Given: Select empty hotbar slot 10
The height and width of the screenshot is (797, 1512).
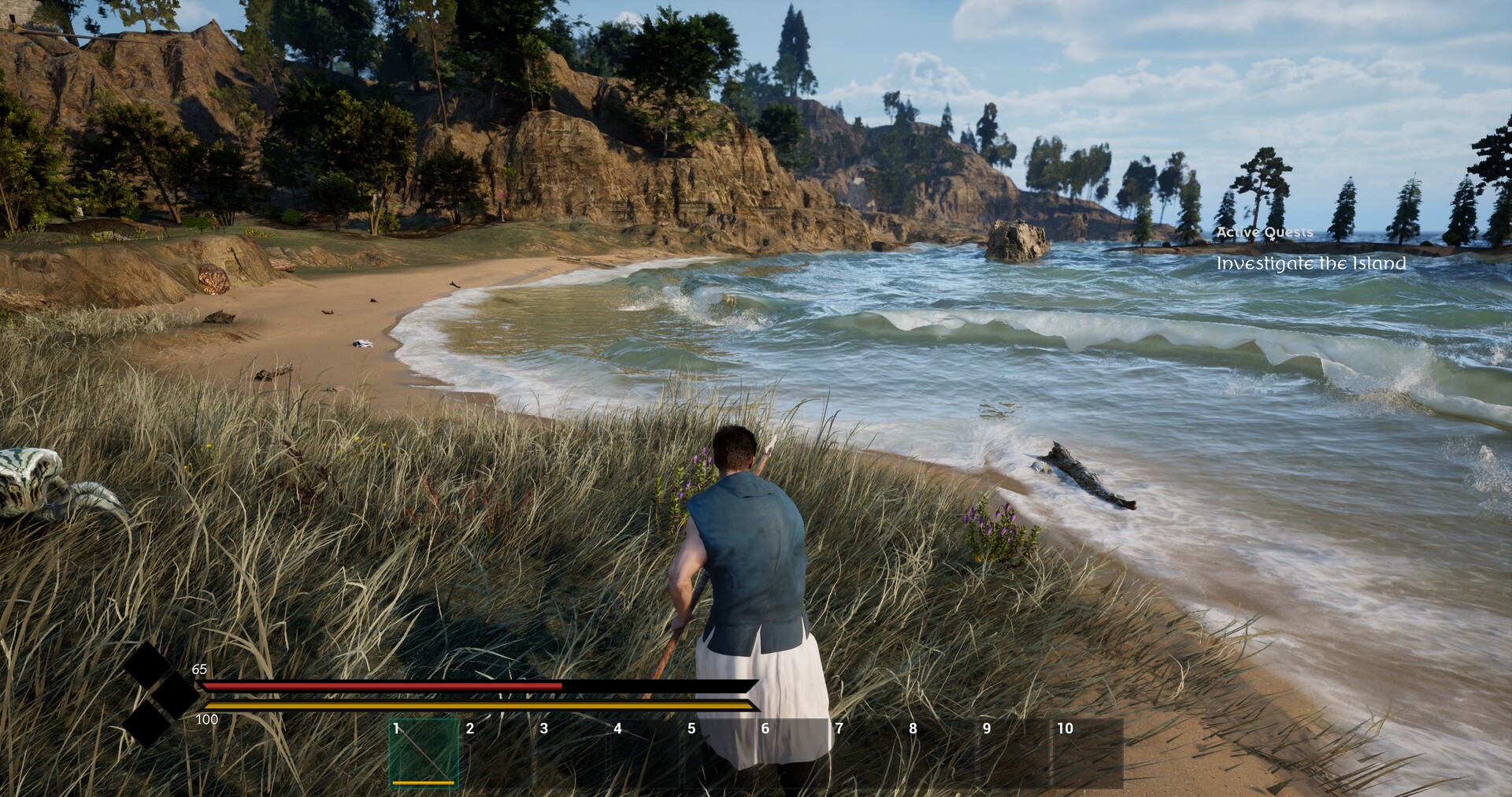Looking at the screenshot, I should 1088,753.
